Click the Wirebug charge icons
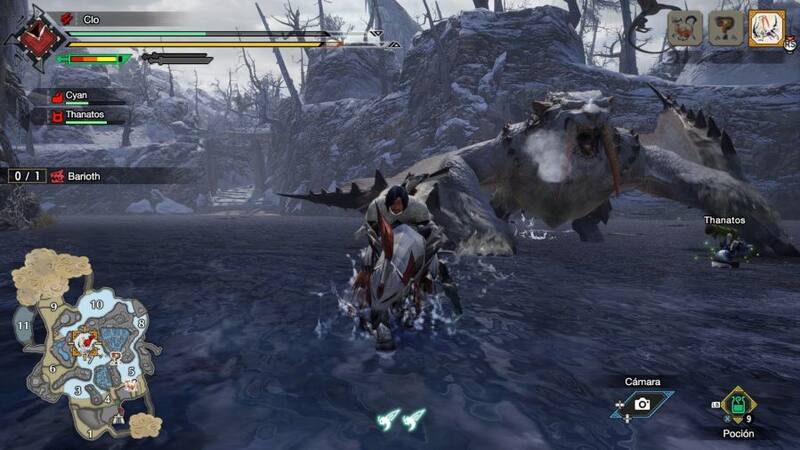The image size is (800, 450). 400,419
